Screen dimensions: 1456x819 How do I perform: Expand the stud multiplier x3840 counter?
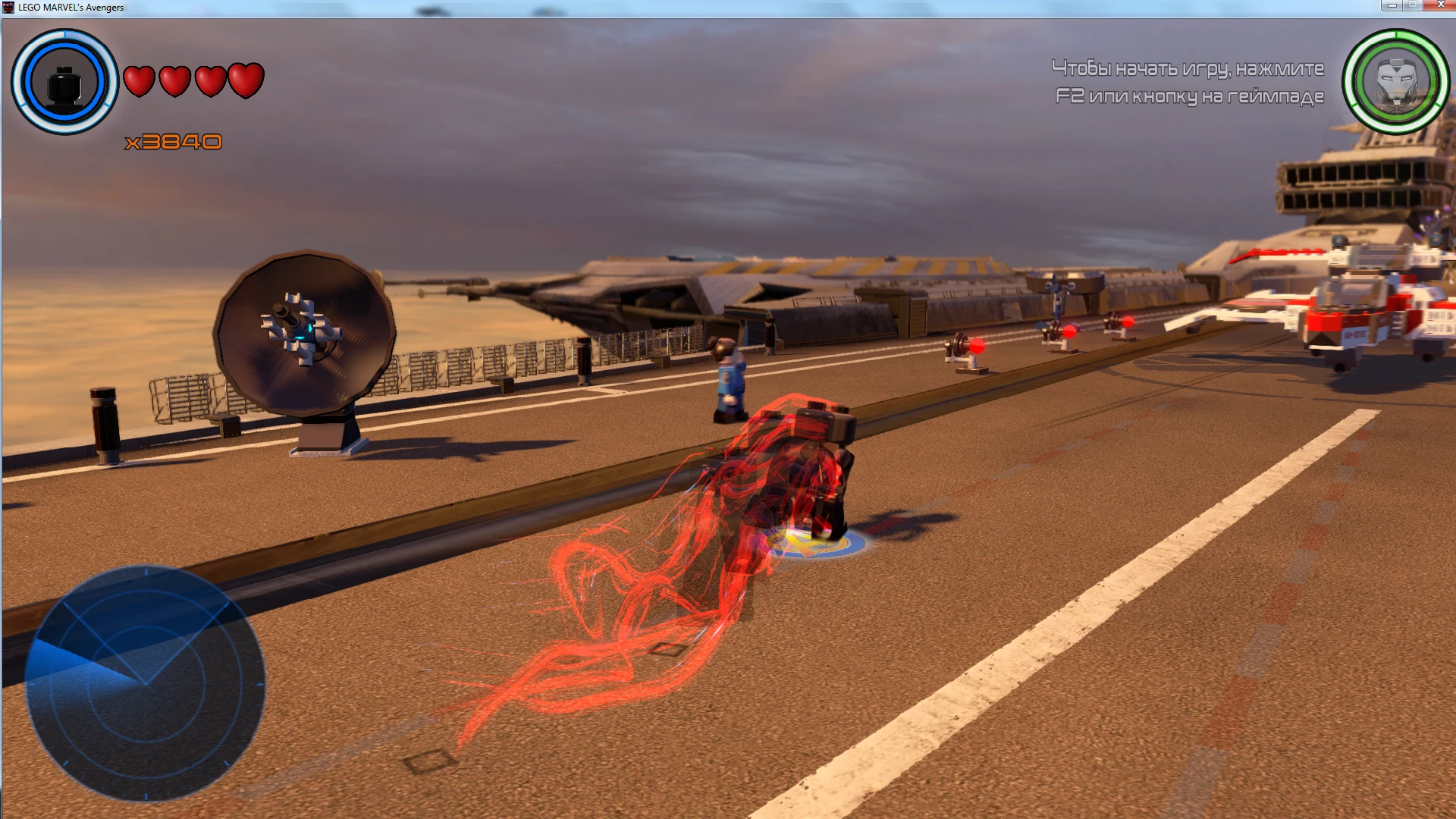point(174,140)
